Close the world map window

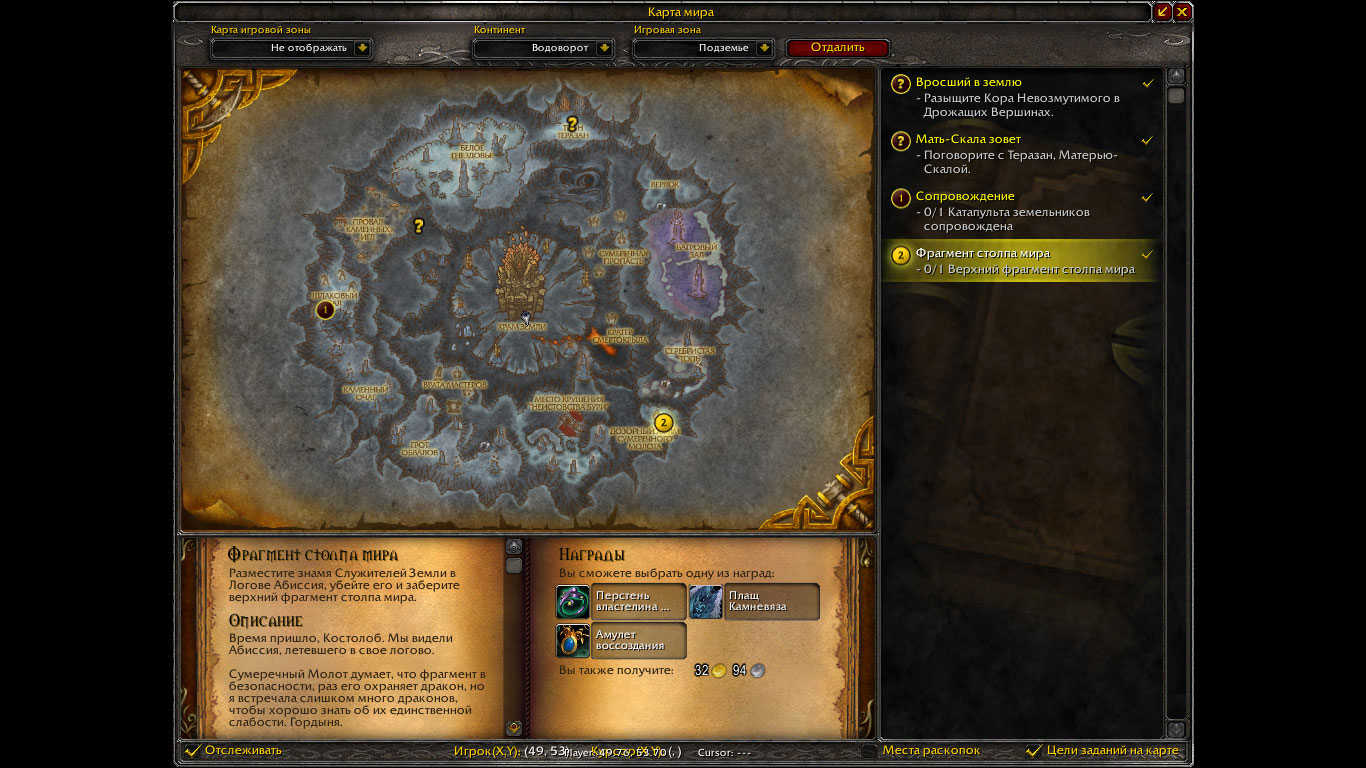1182,12
